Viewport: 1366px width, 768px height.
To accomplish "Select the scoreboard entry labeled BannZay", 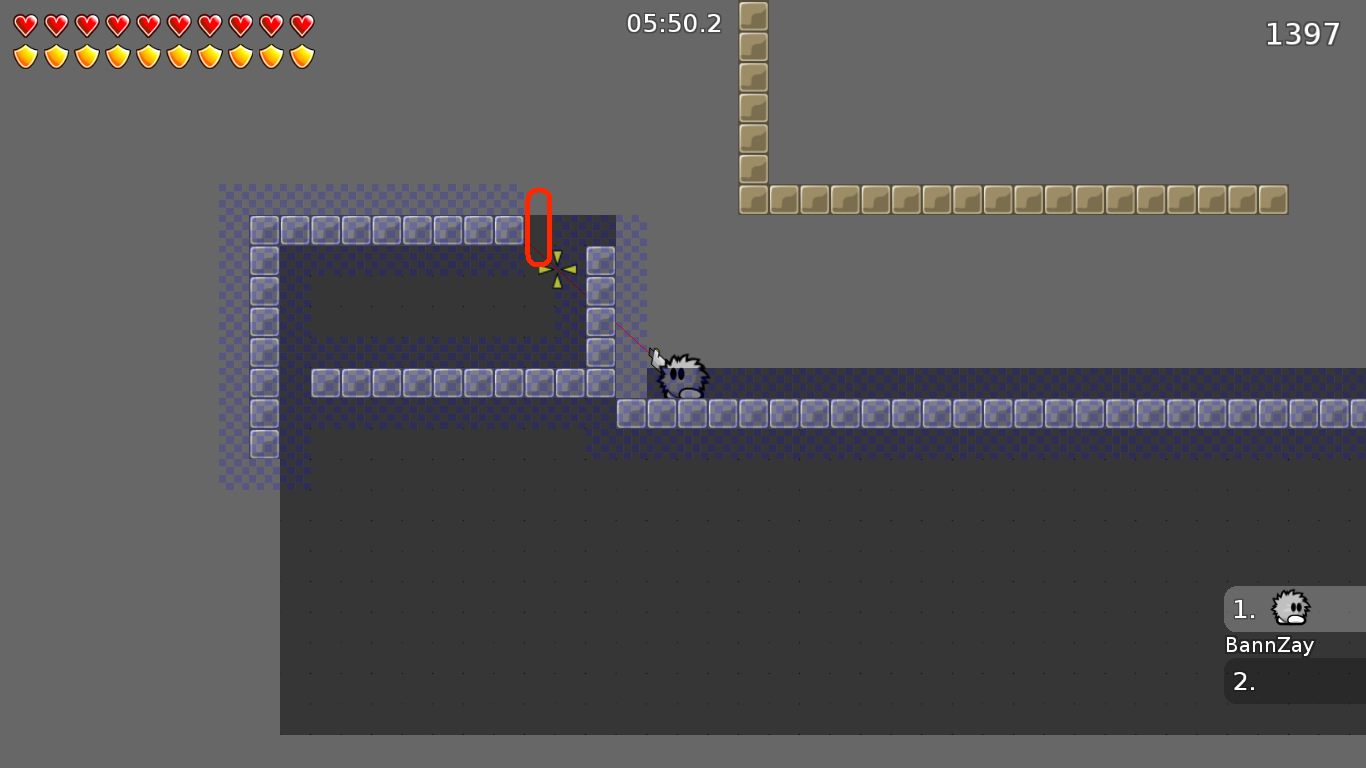I will pyautogui.click(x=1269, y=645).
